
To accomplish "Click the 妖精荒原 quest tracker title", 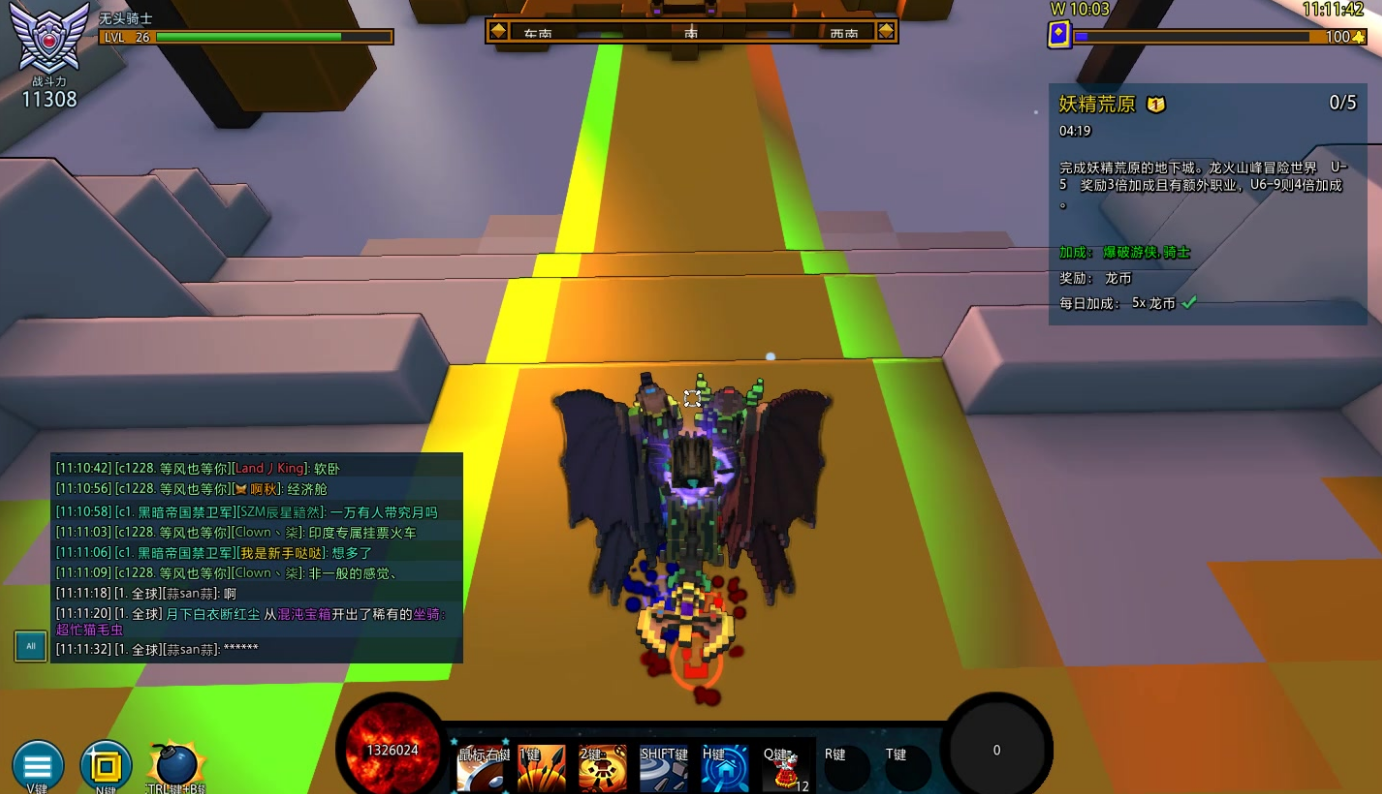I will [x=1097, y=104].
